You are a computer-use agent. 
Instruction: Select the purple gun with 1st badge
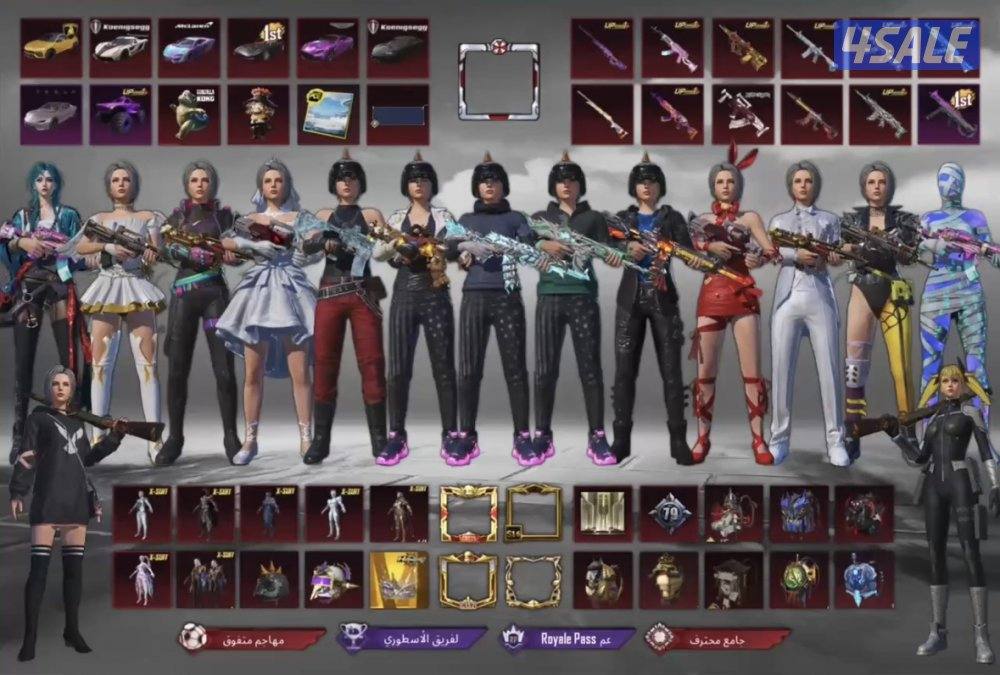[x=949, y=113]
